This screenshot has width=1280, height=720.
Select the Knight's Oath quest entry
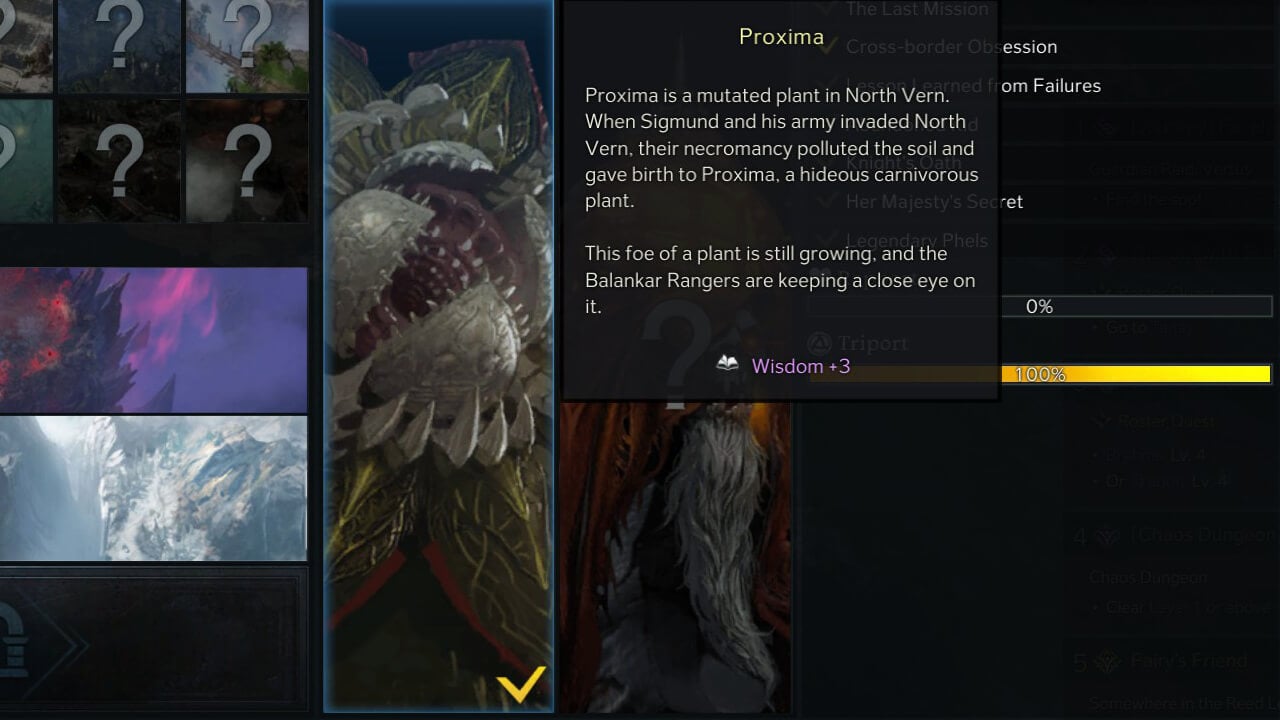pos(905,163)
